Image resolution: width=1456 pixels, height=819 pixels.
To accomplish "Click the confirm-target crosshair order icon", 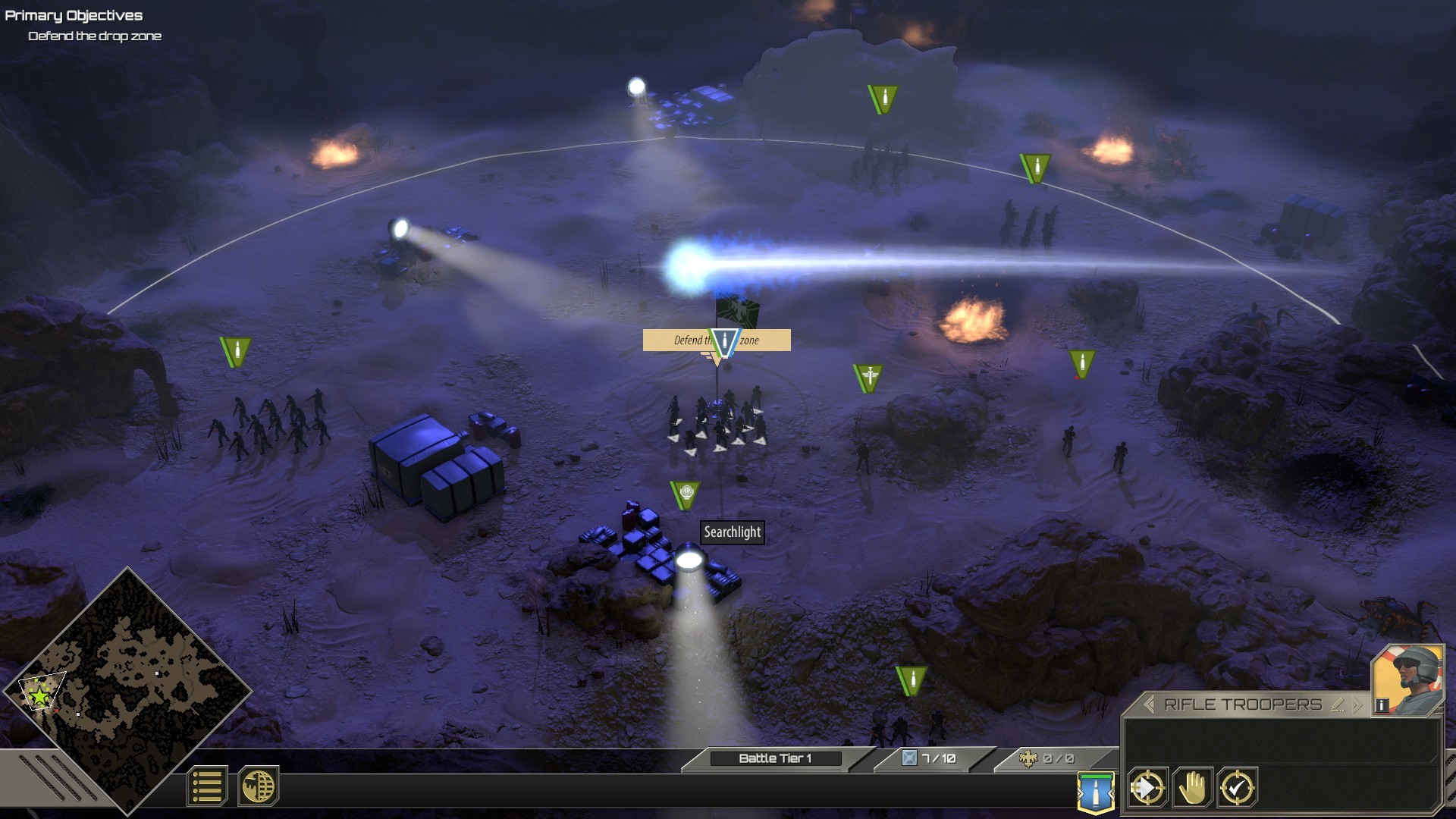I will [1237, 788].
